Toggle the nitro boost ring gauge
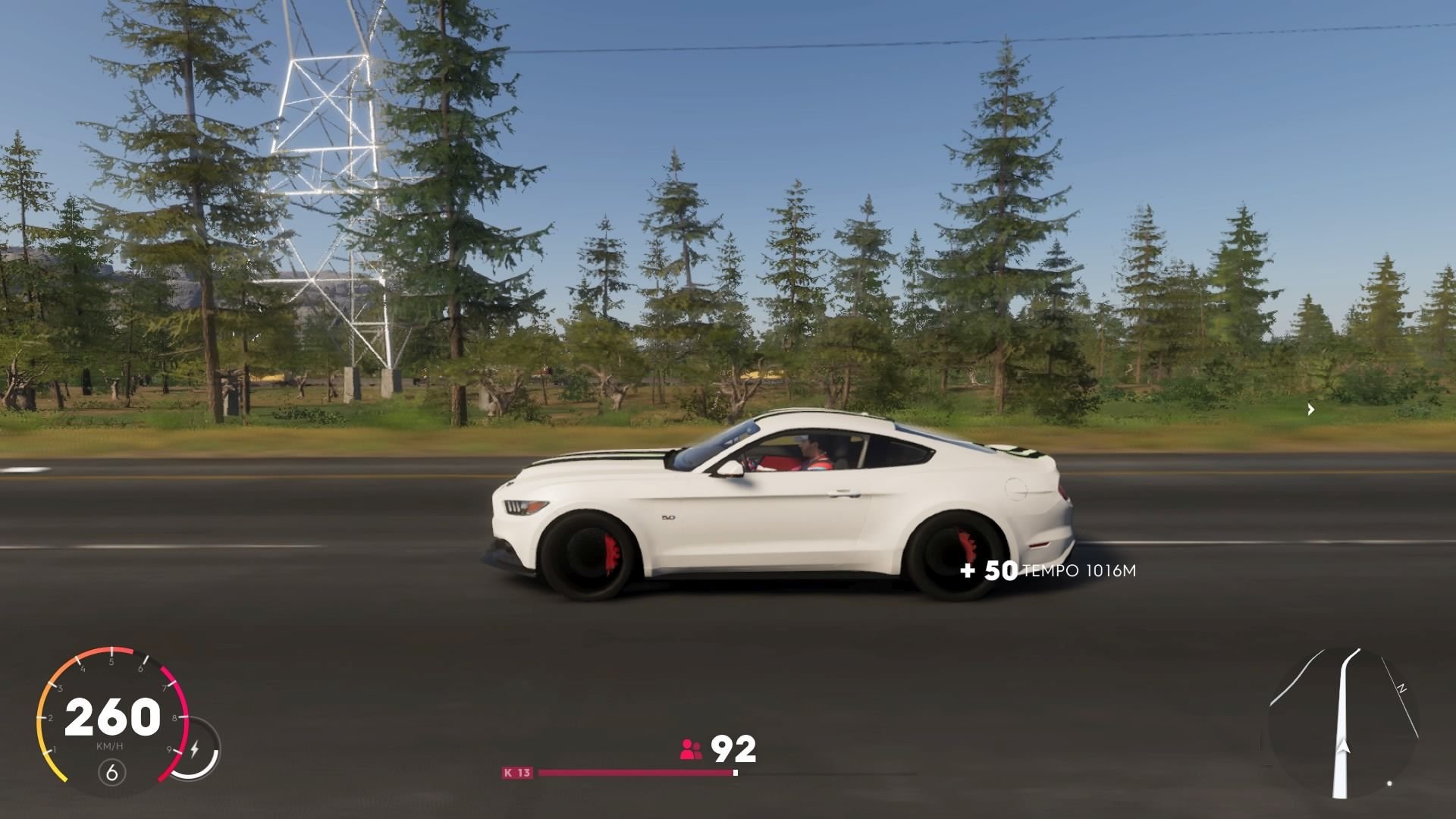The image size is (1456, 819). click(x=200, y=751)
